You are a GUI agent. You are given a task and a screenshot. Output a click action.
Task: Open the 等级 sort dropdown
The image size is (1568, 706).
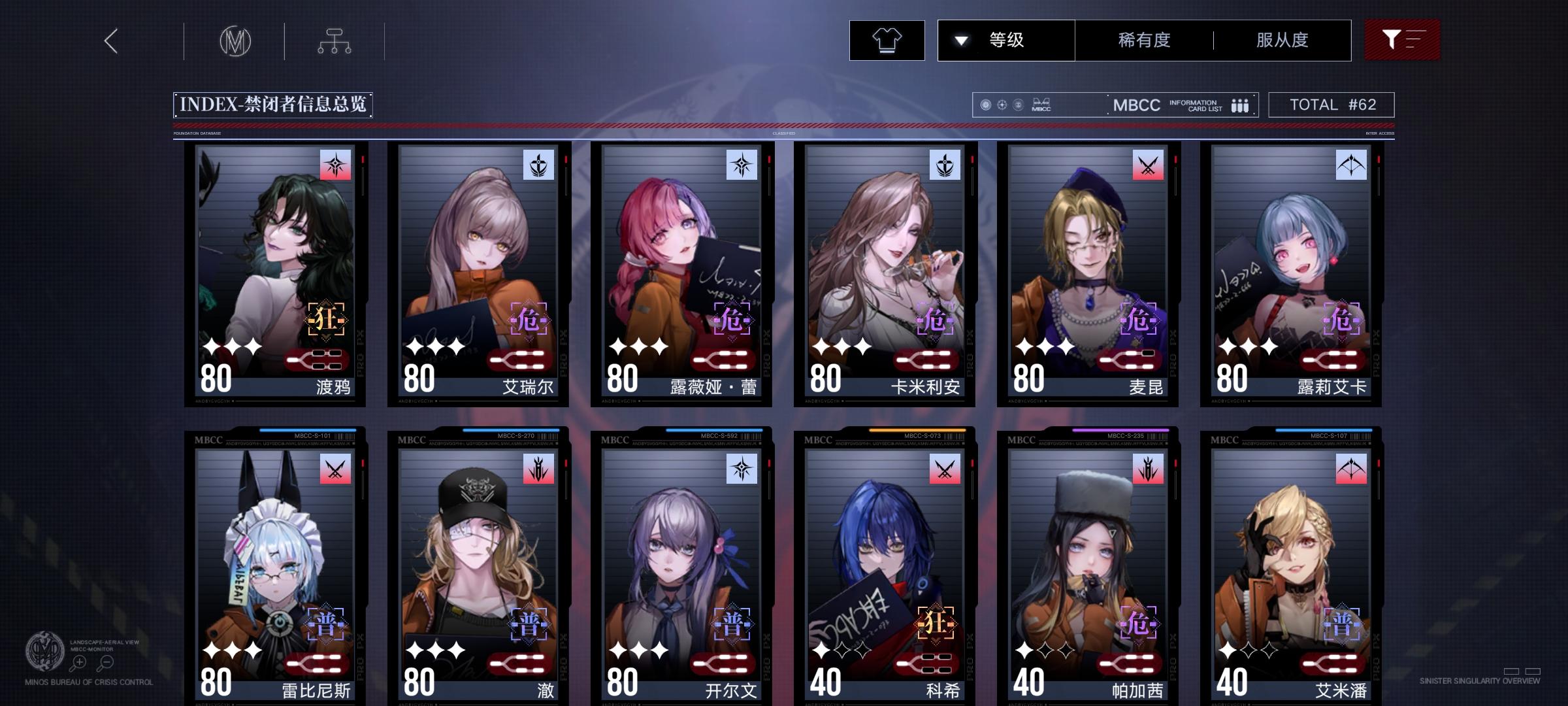(x=1006, y=40)
